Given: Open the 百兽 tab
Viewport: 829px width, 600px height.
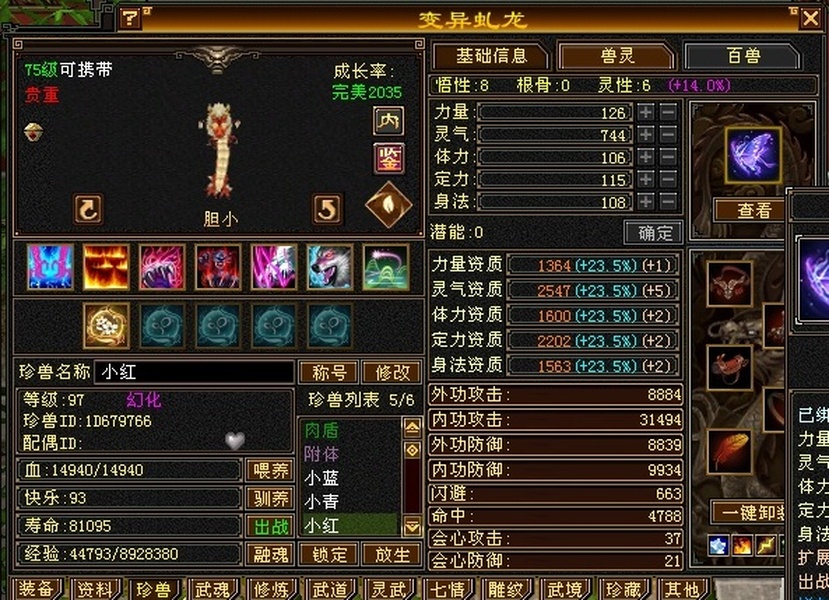Looking at the screenshot, I should 742,57.
